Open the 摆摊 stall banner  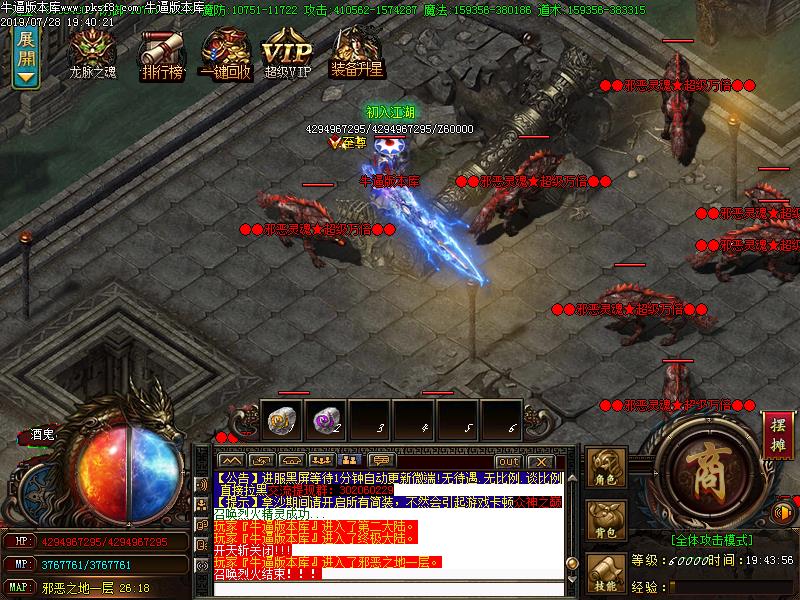[x=777, y=435]
